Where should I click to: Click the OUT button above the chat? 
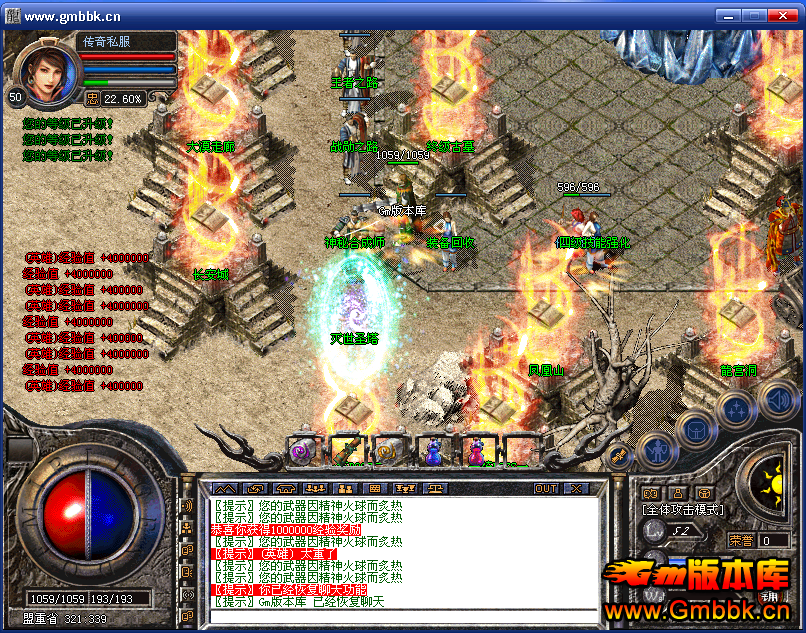[545, 488]
